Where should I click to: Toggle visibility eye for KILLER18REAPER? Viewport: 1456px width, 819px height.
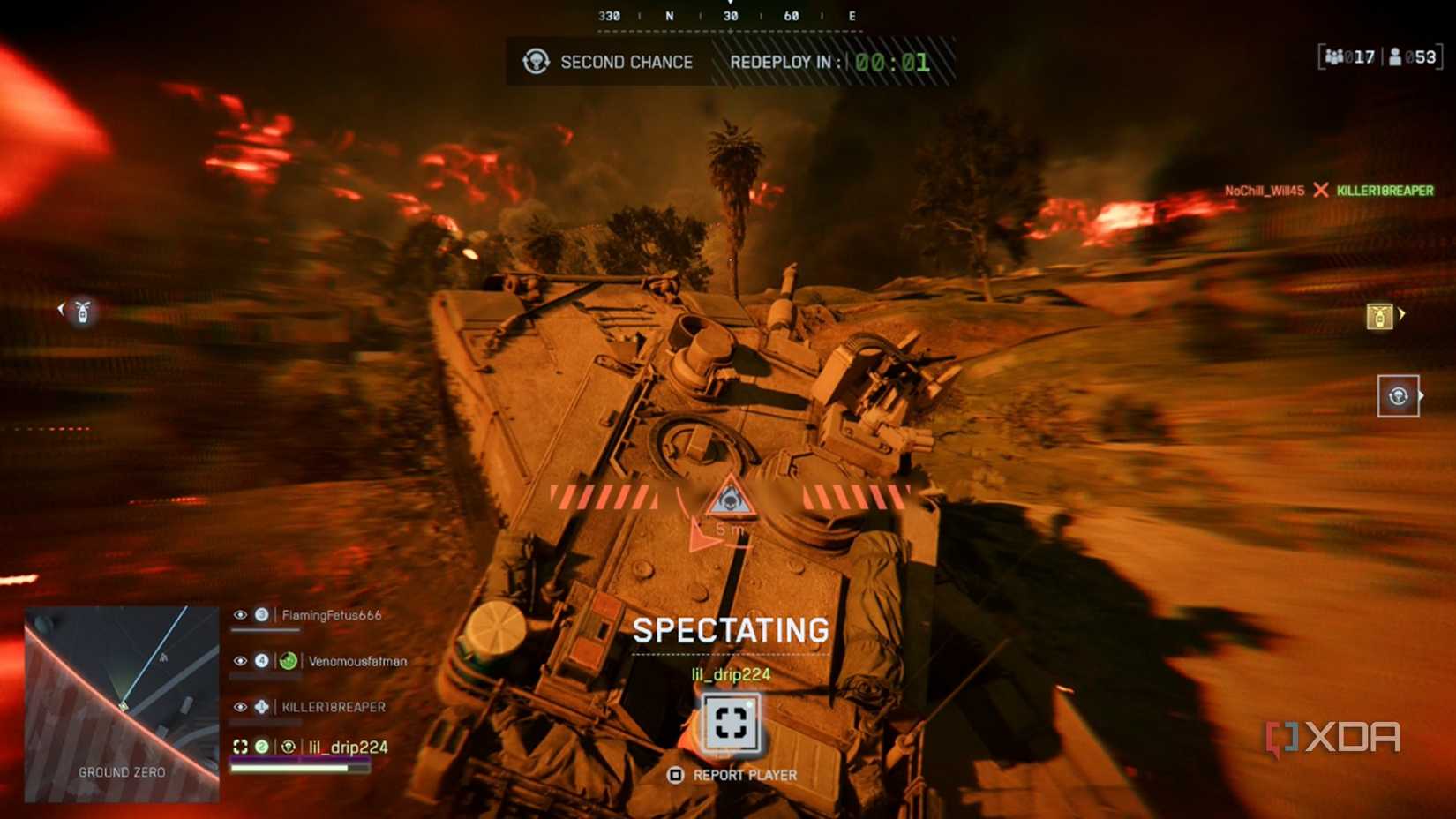tap(241, 706)
